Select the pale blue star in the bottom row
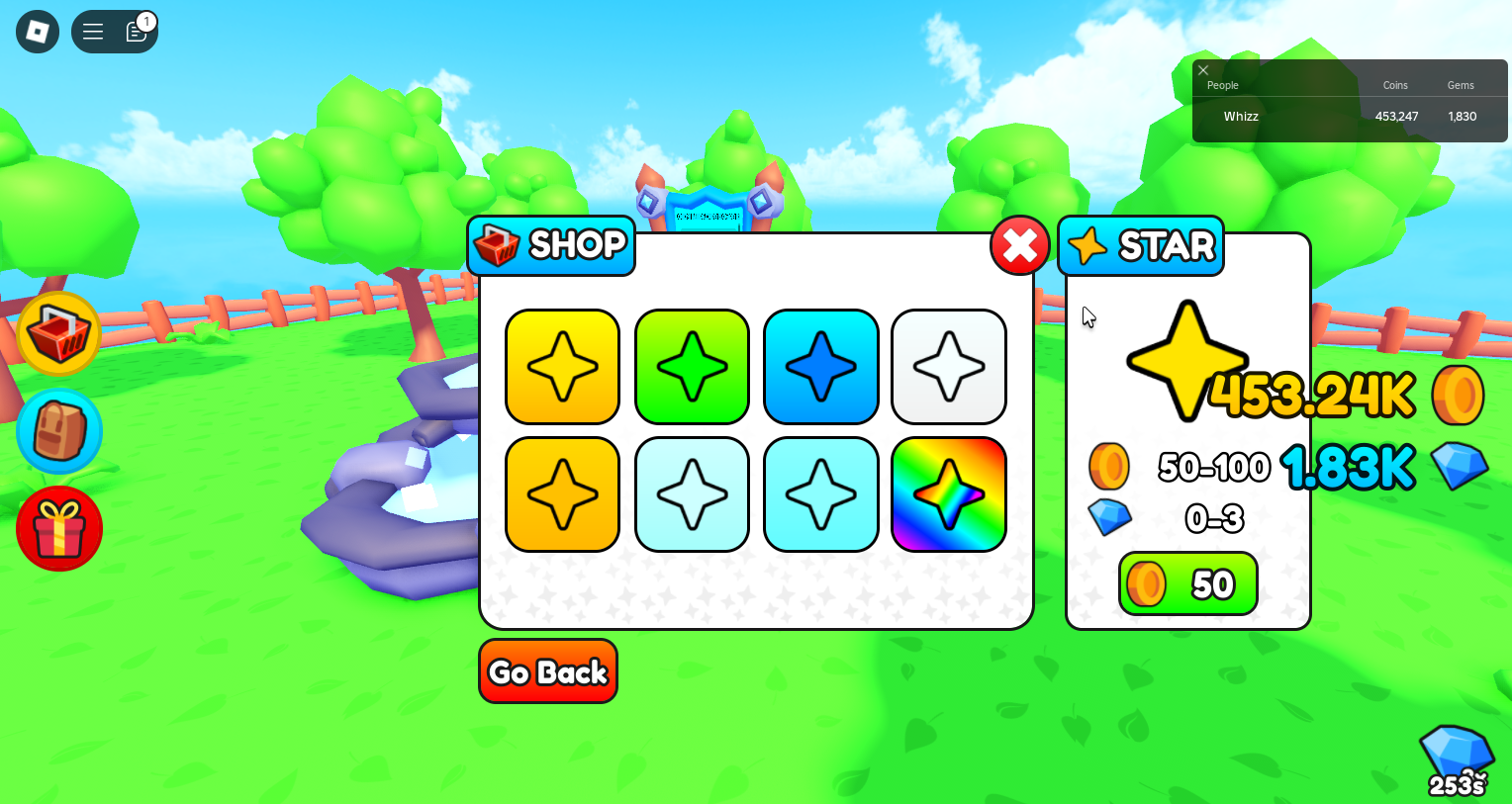Viewport: 1512px width, 804px height. click(691, 494)
